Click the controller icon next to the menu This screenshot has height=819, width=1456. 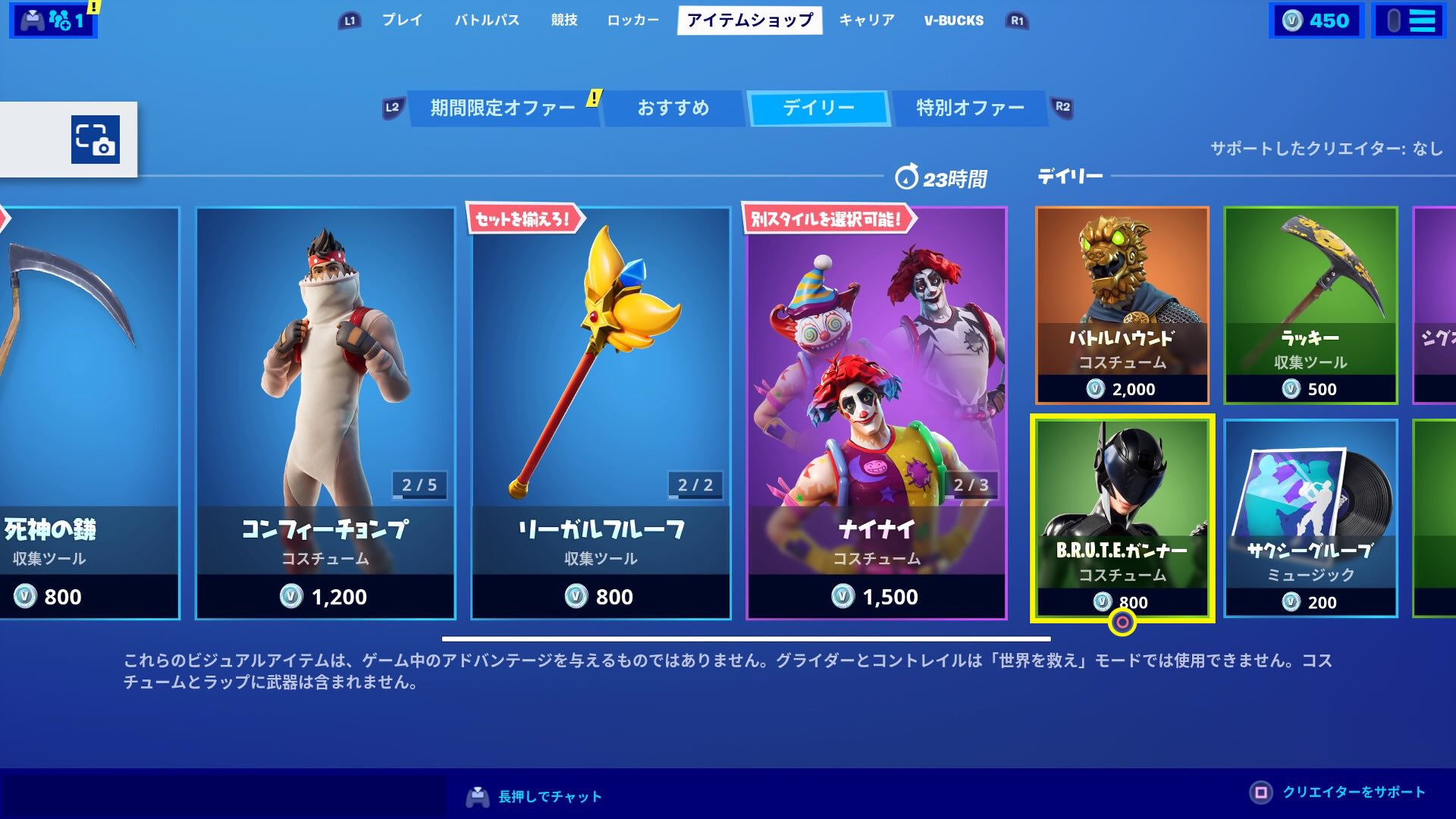pyautogui.click(x=1393, y=20)
